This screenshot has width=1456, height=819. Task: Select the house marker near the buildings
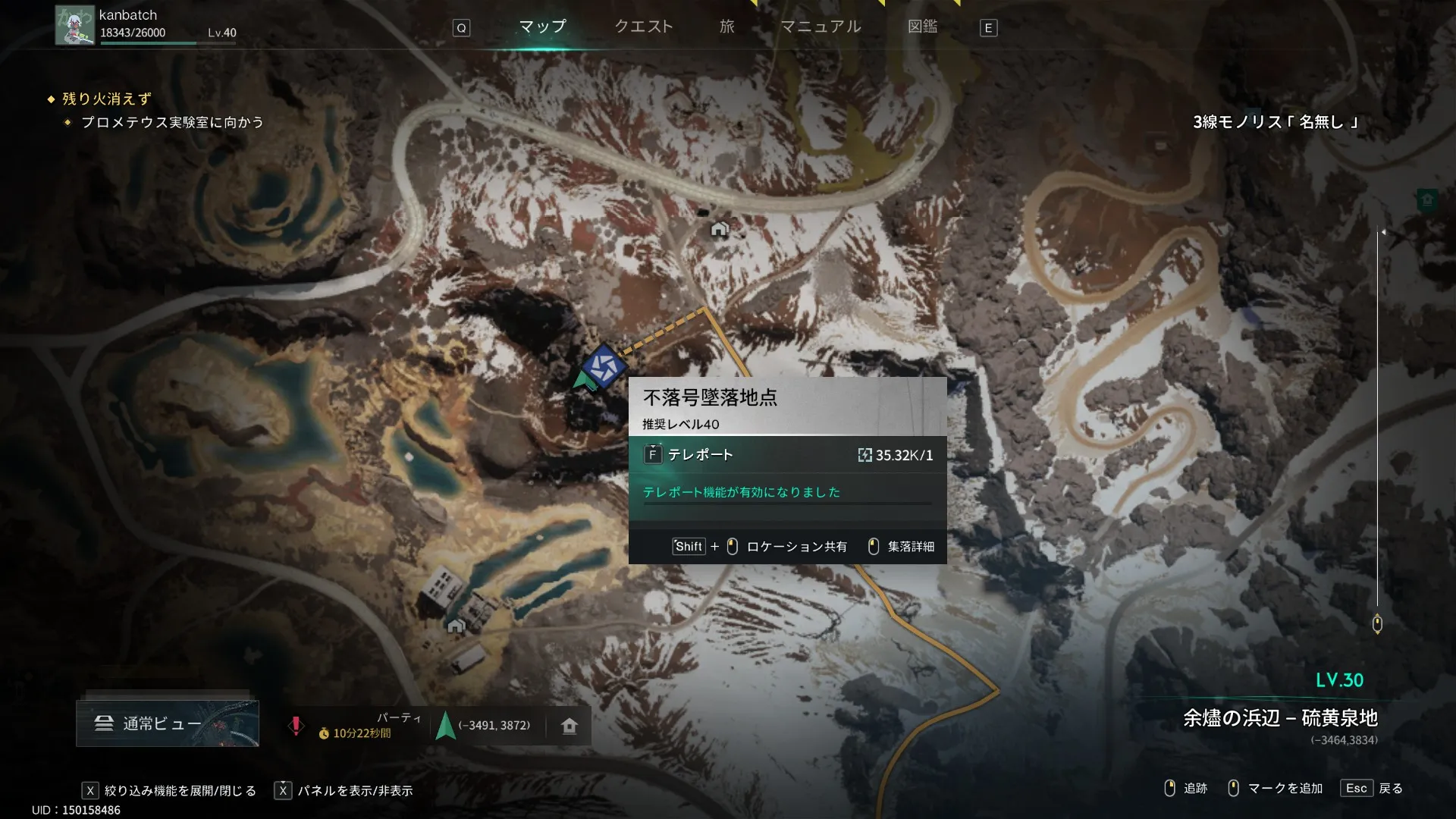[456, 626]
